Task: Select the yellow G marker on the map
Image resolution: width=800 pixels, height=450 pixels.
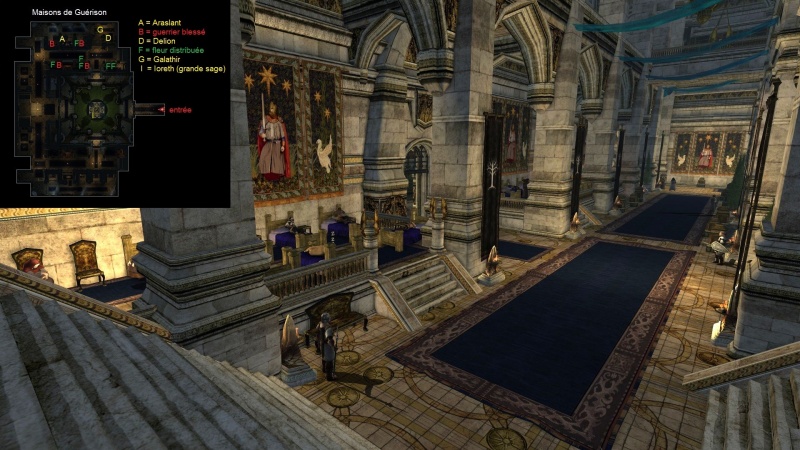Action: click(x=100, y=29)
